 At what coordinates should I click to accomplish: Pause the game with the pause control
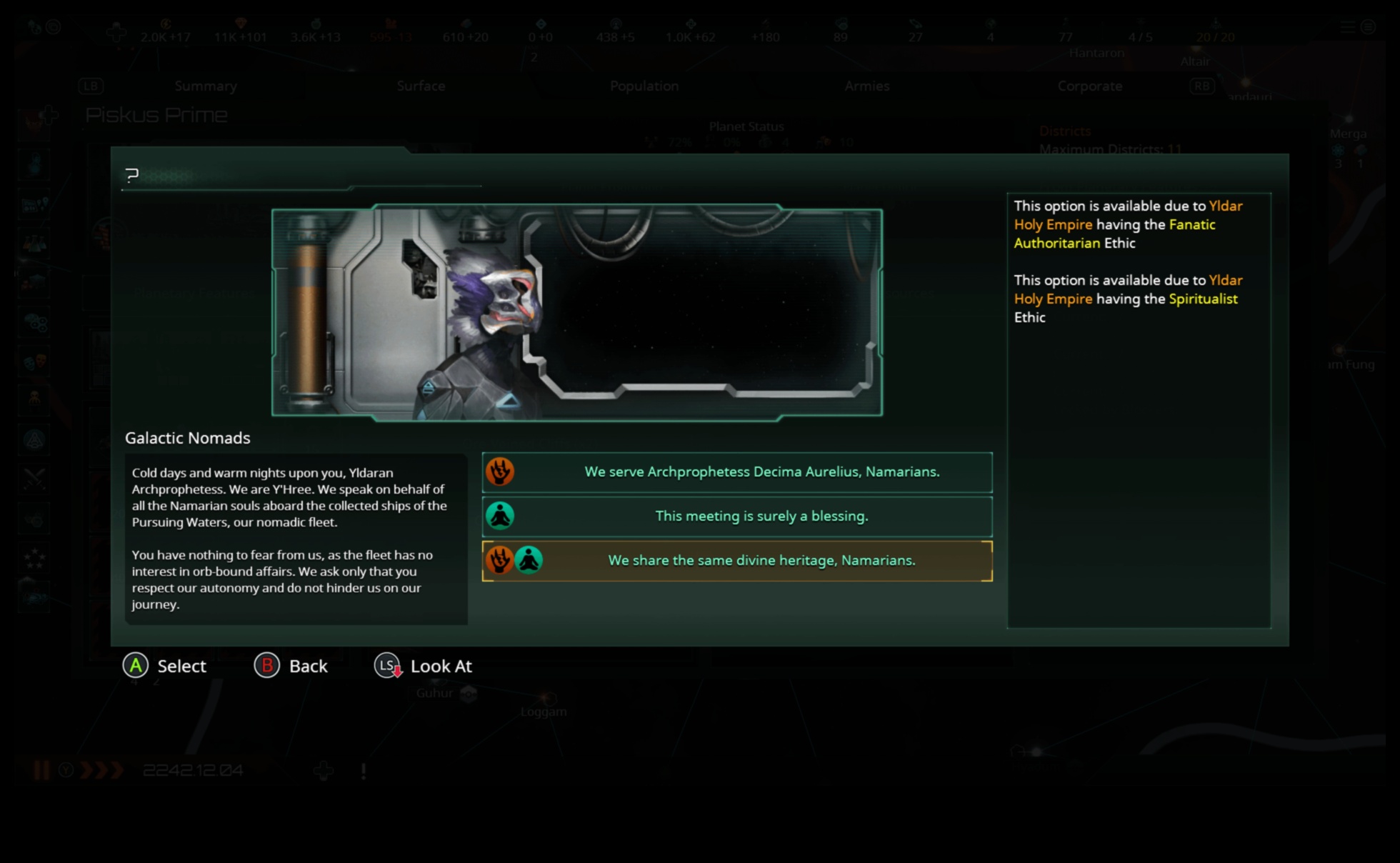coord(41,772)
